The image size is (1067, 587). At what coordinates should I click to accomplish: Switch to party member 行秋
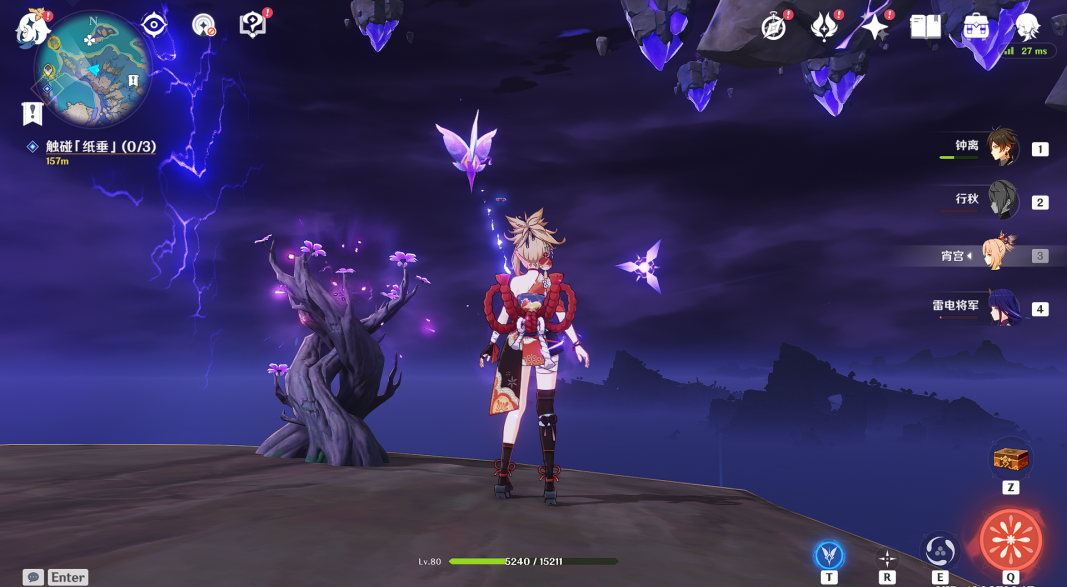click(1001, 201)
